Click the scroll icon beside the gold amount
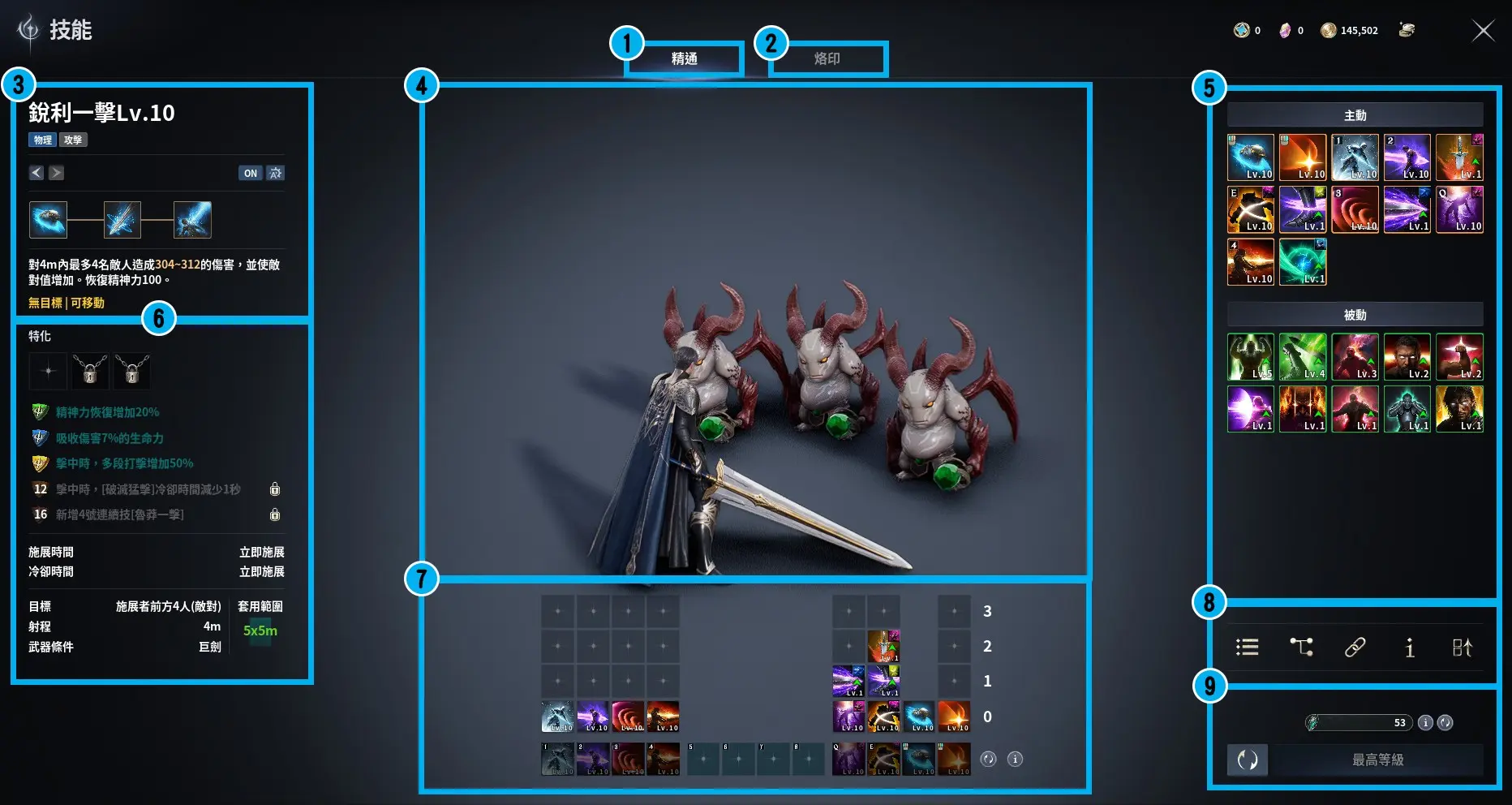 [x=1407, y=30]
